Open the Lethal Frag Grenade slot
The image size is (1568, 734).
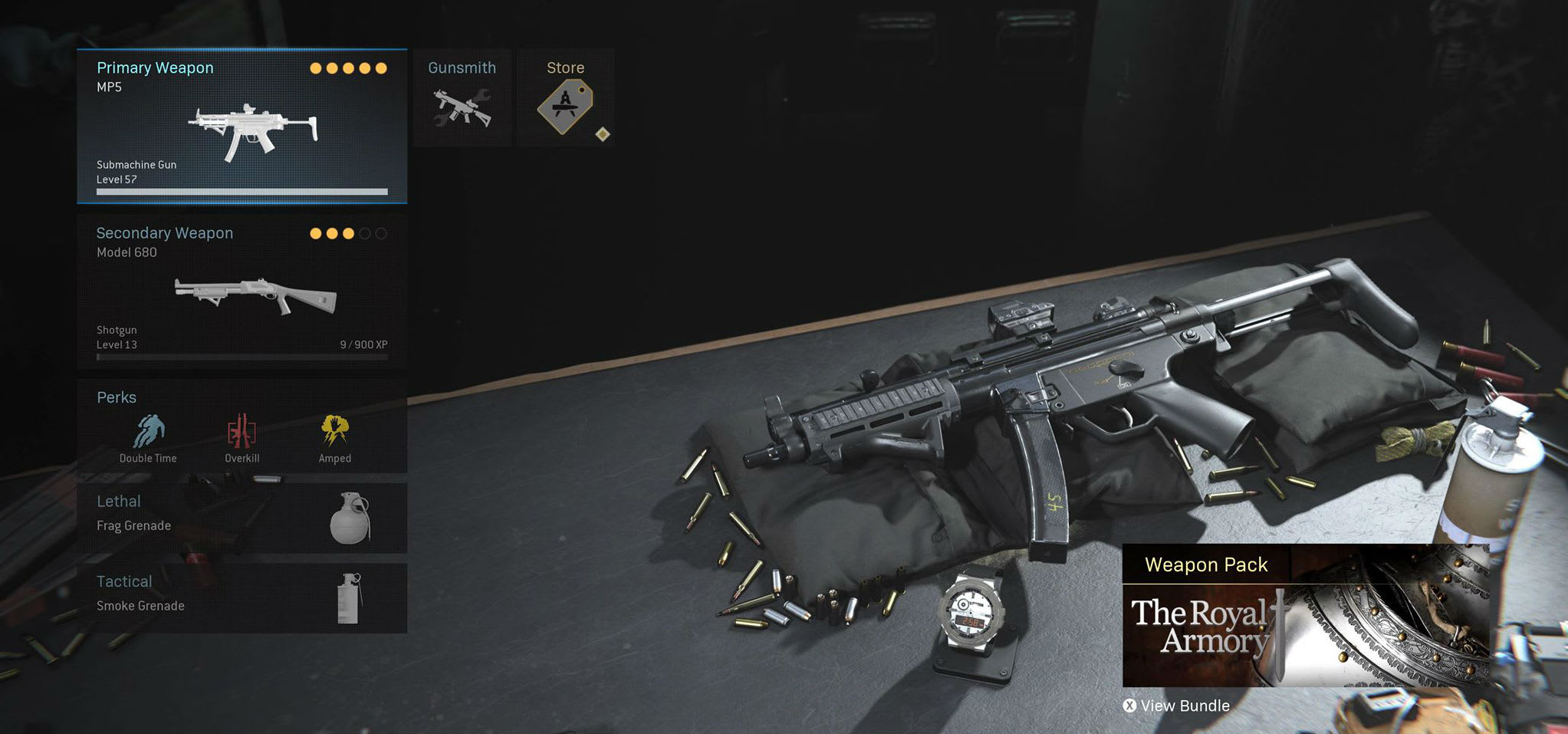coord(242,518)
